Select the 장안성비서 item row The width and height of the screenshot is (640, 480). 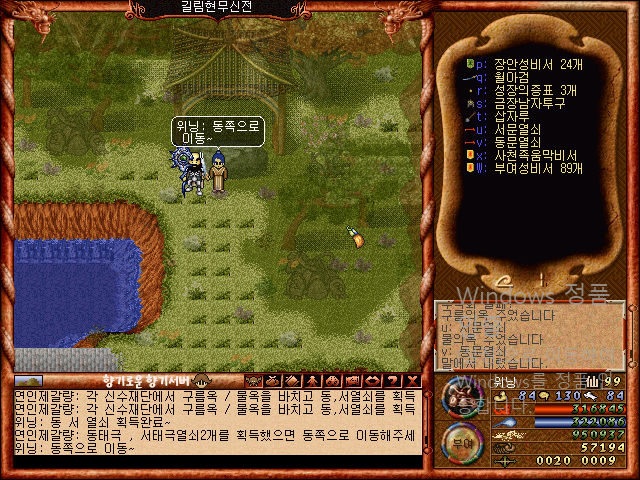click(532, 63)
